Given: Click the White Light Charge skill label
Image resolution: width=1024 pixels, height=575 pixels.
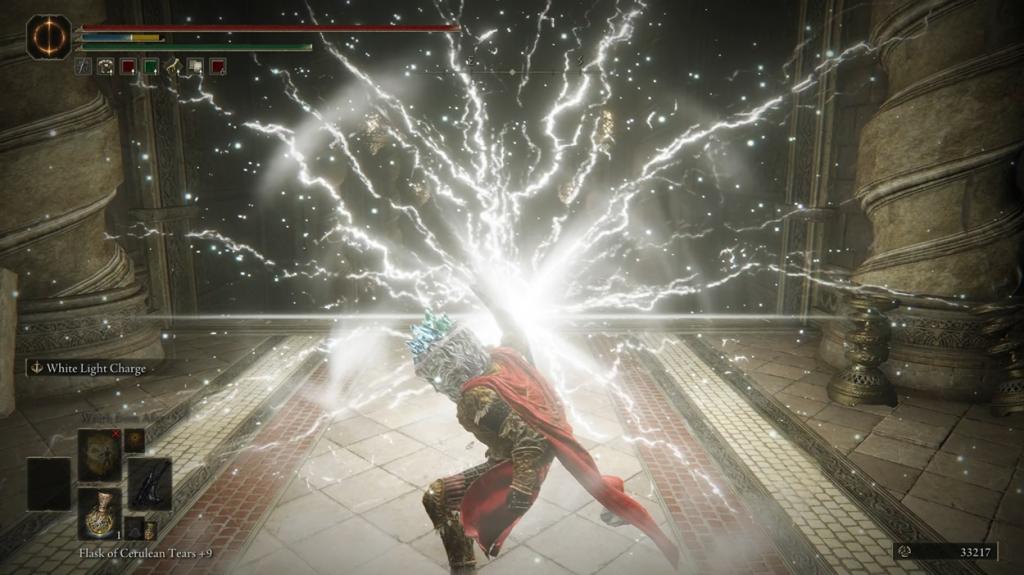Looking at the screenshot, I should [x=88, y=368].
